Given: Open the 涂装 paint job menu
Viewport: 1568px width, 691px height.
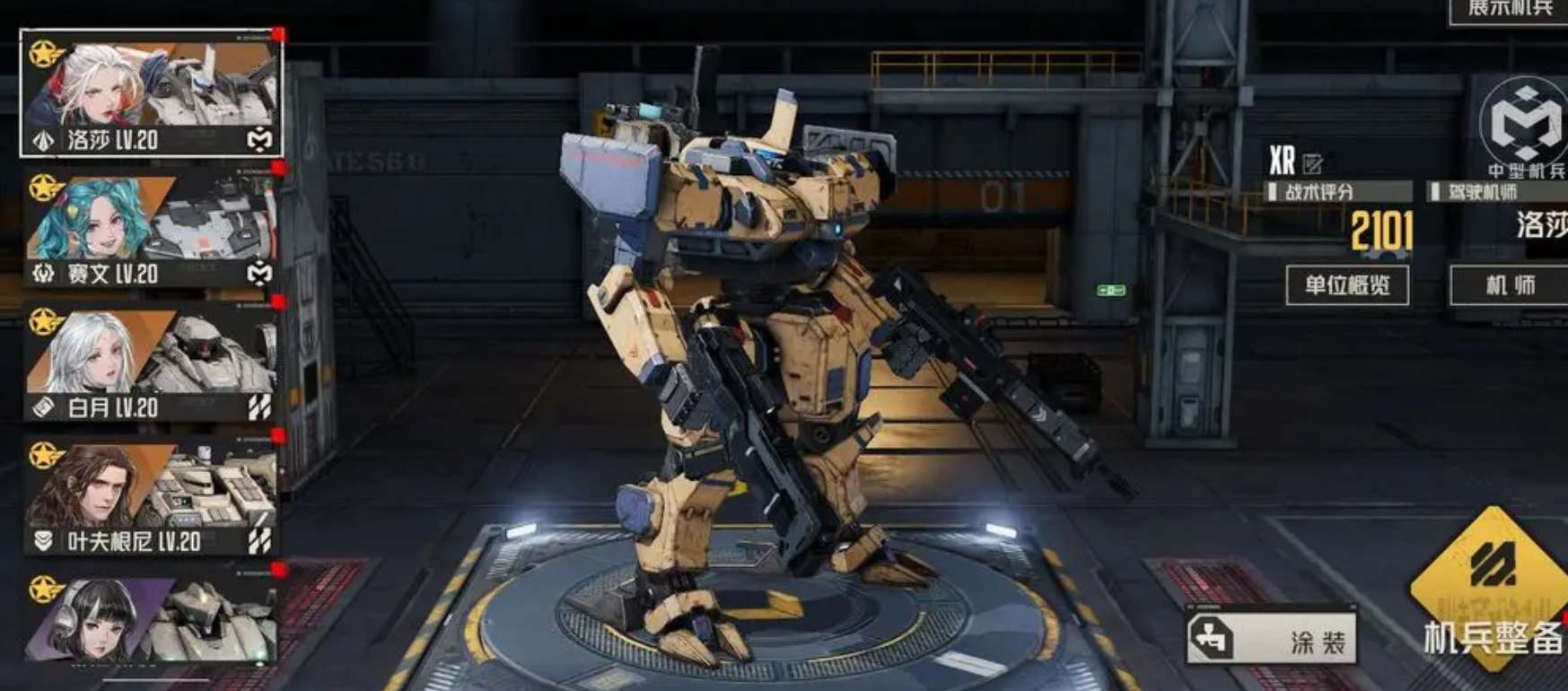Looking at the screenshot, I should (x=1271, y=639).
